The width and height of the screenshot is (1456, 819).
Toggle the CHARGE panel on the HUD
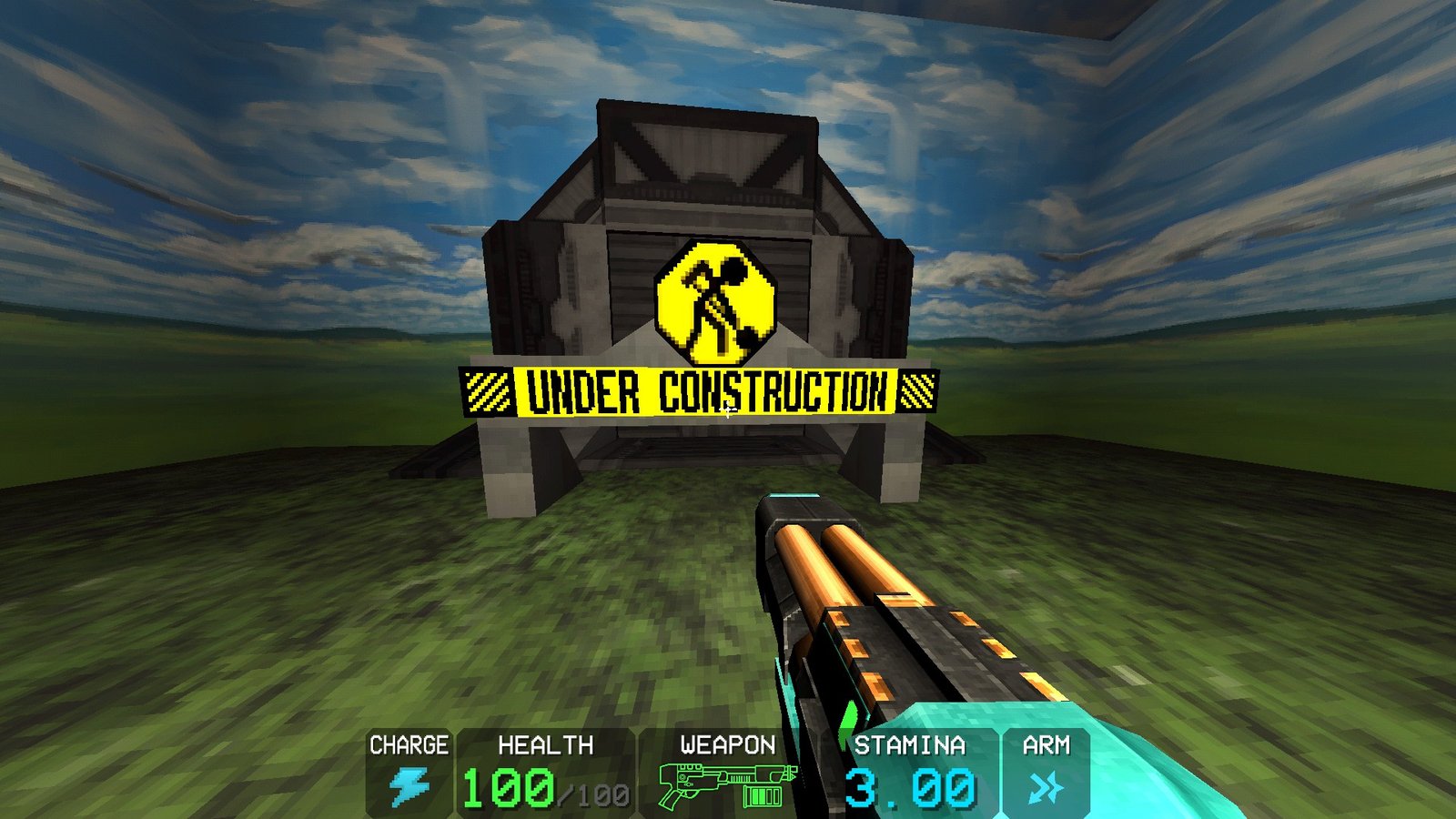click(x=409, y=747)
